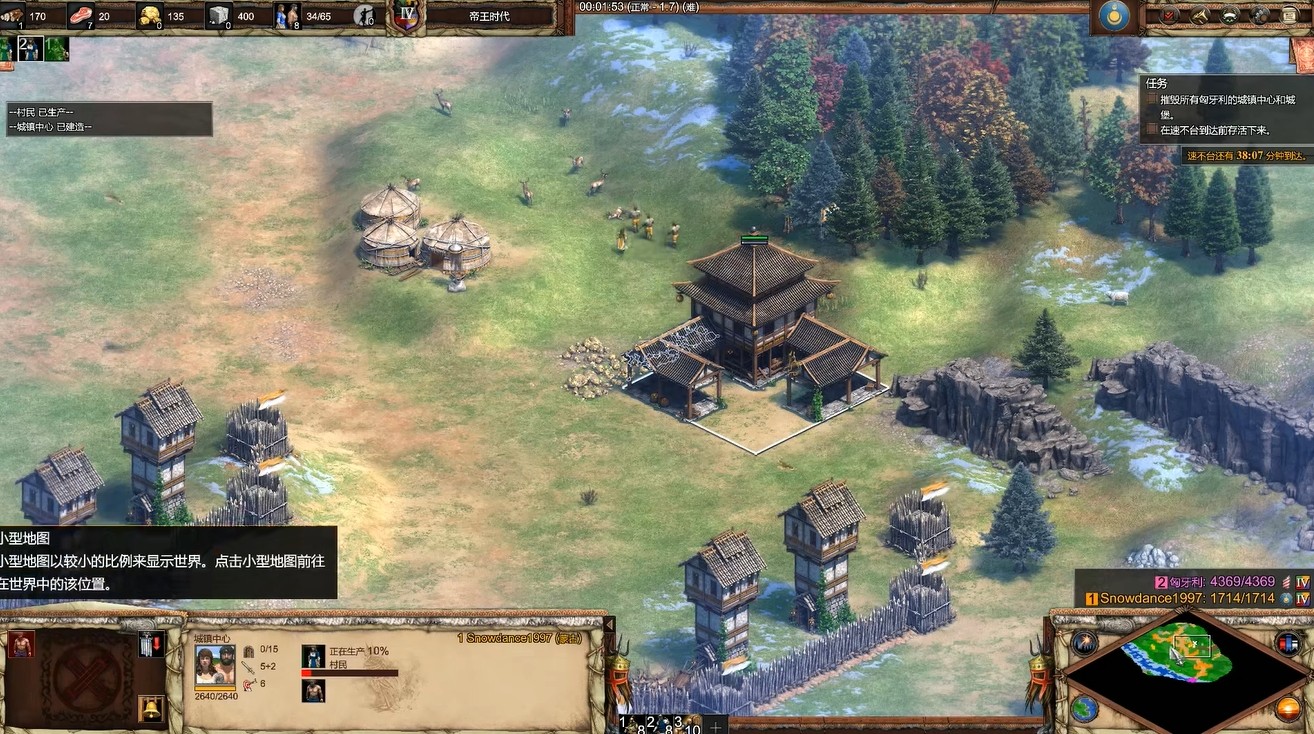
Task: Click the Mongol civilization emblem
Action: tap(1110, 16)
